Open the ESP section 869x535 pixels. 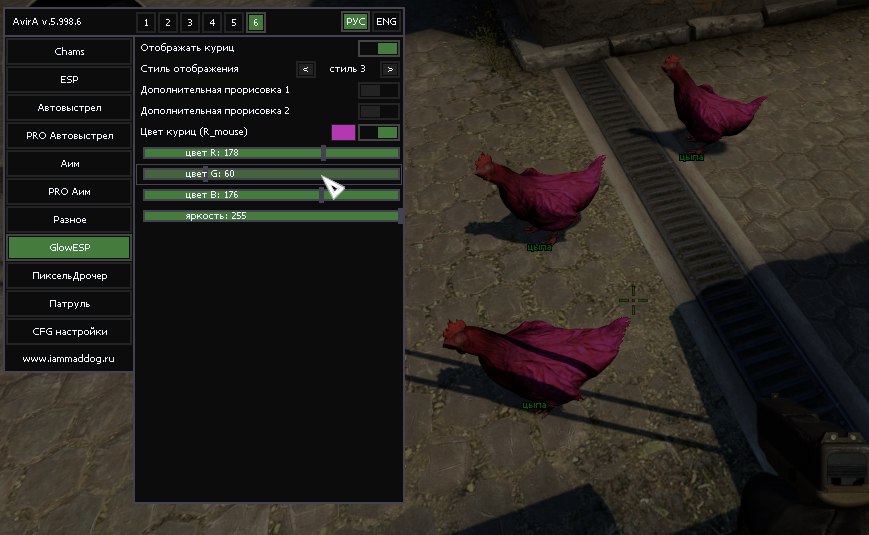pyautogui.click(x=69, y=79)
